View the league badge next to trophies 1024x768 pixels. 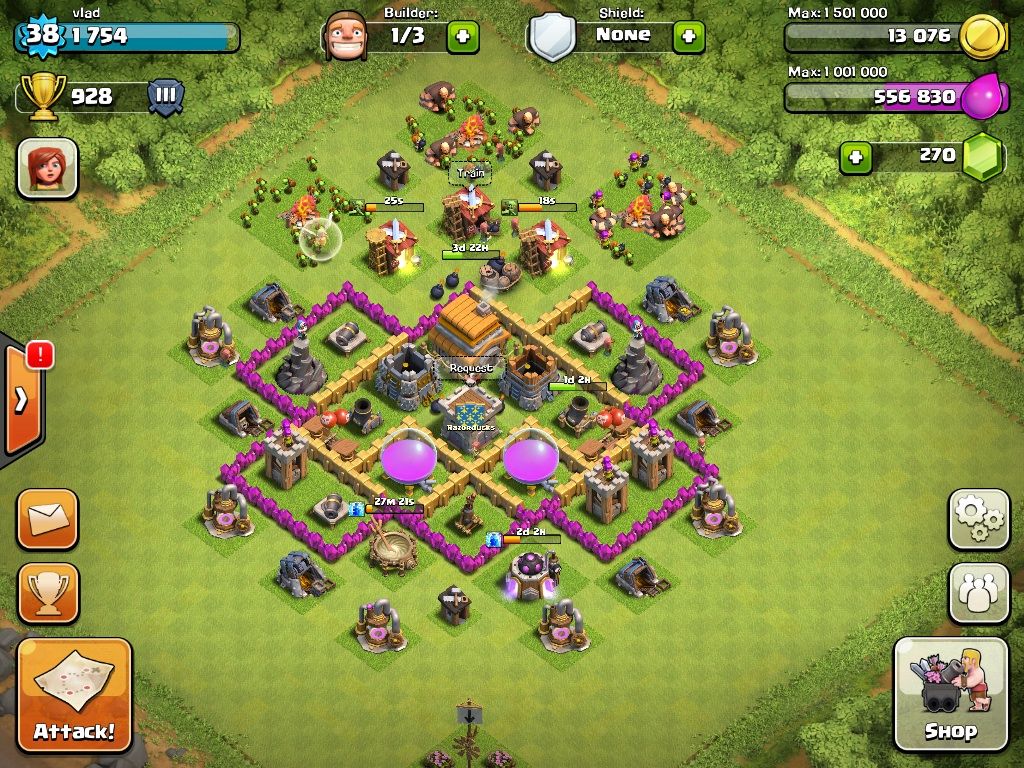[165, 97]
